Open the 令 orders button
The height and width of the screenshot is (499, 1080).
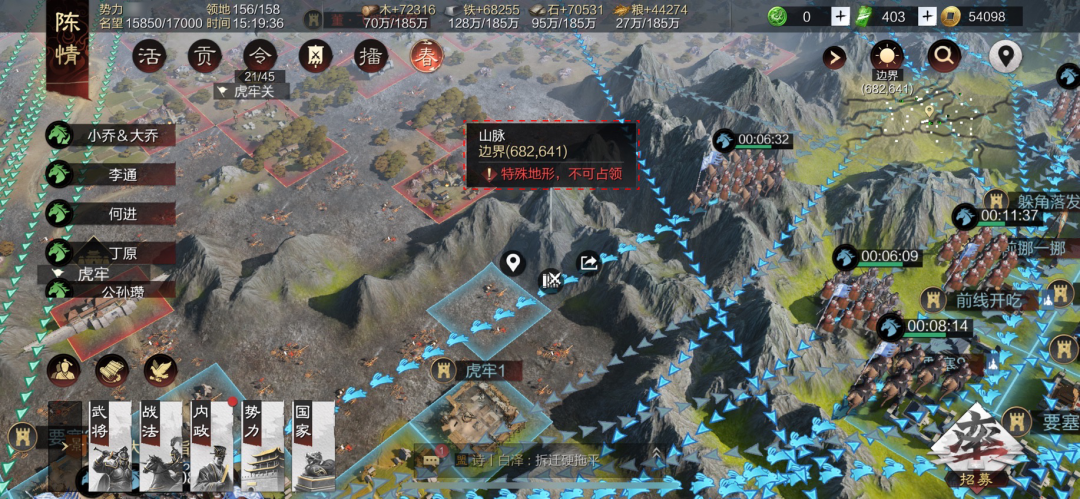pyautogui.click(x=260, y=56)
